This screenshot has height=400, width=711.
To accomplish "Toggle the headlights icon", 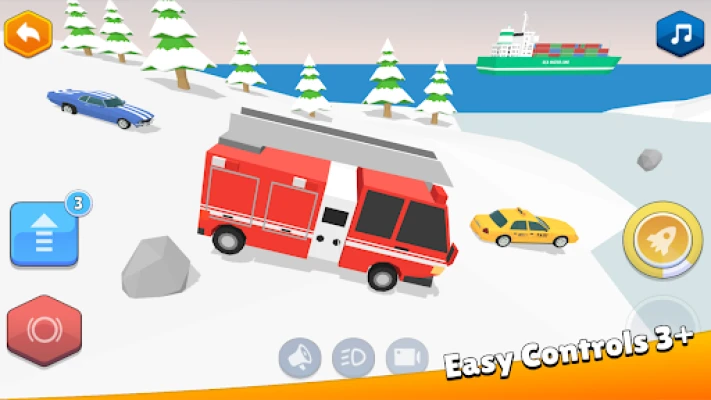I will pyautogui.click(x=353, y=357).
